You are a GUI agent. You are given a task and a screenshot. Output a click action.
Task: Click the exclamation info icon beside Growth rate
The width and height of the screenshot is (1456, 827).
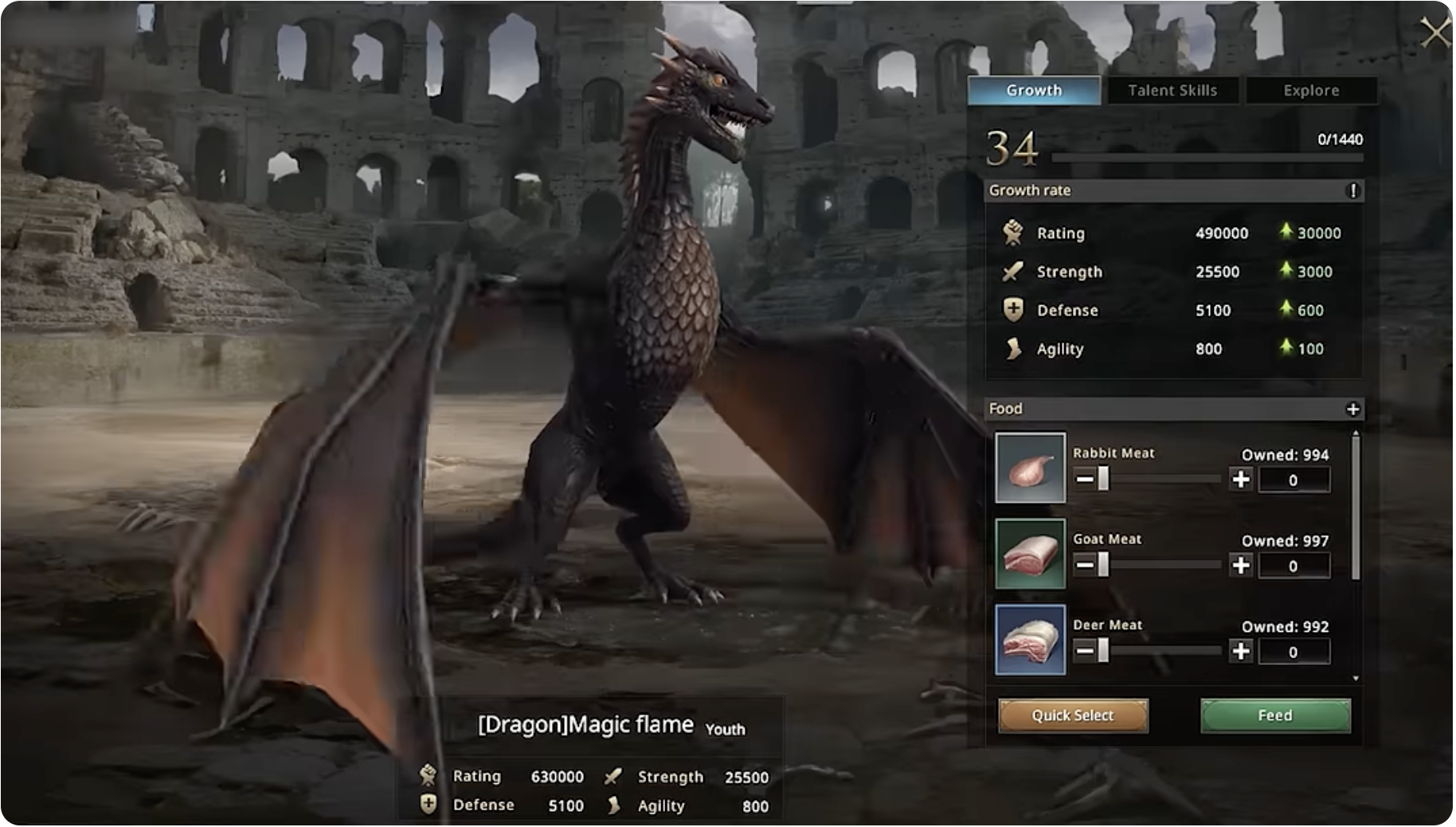tap(1354, 190)
